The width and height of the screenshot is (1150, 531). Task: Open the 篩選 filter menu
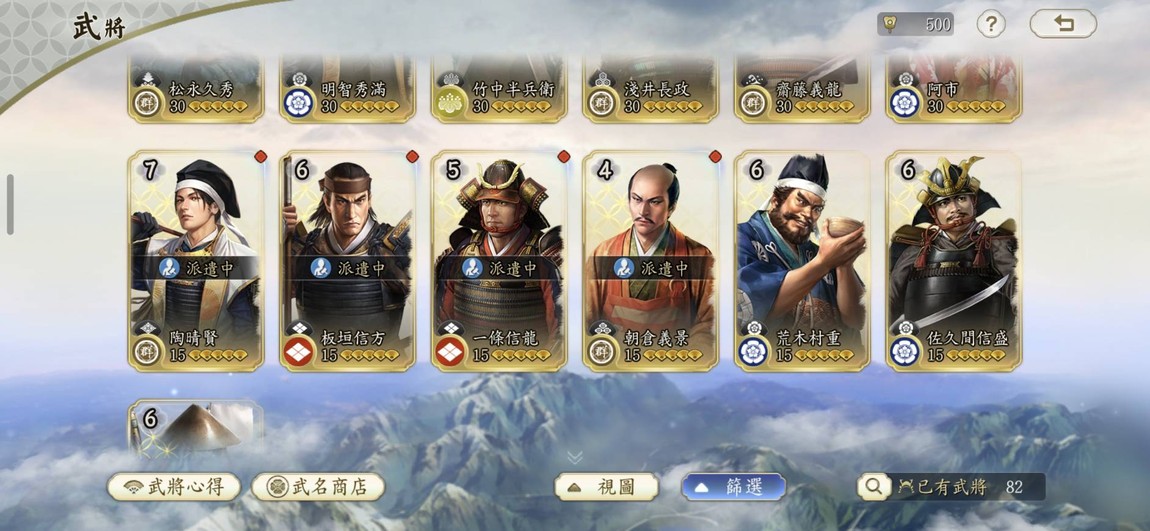733,487
